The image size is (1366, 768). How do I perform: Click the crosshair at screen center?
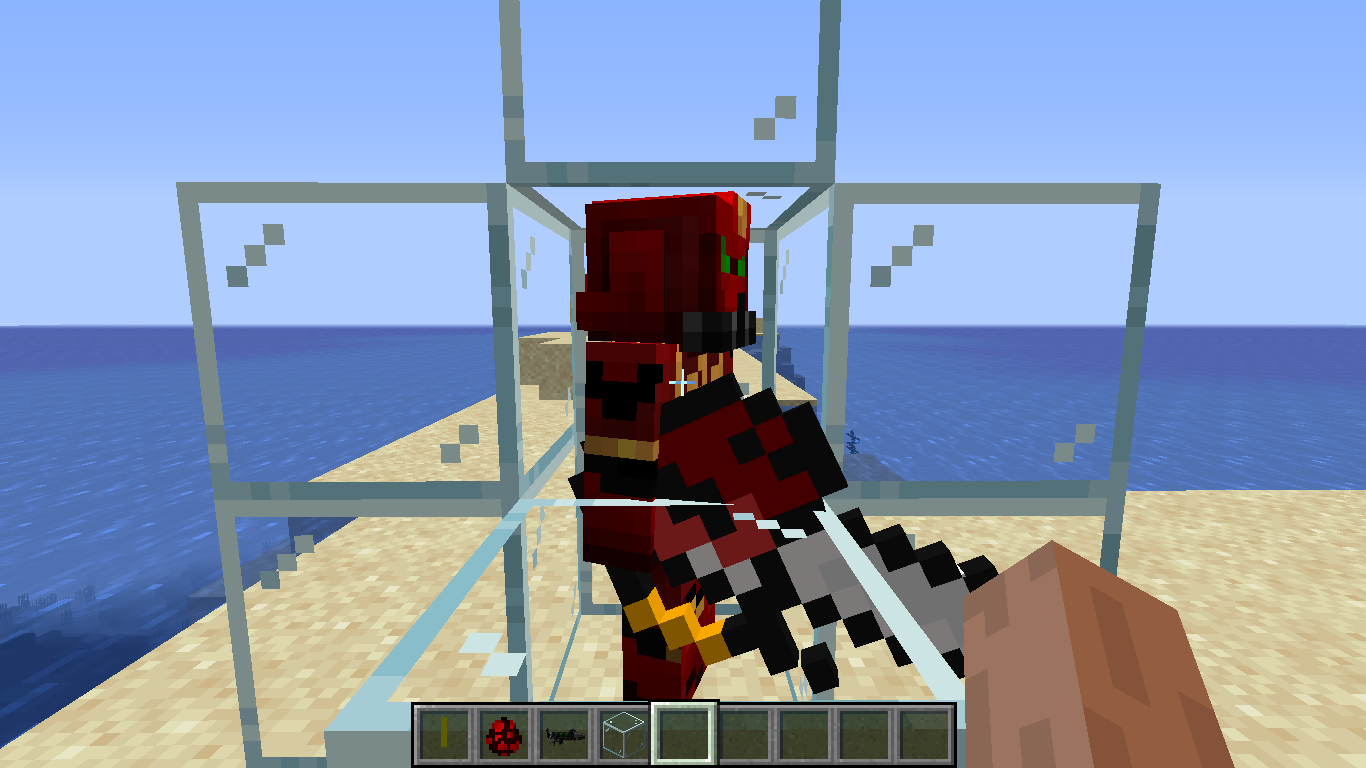tap(683, 384)
